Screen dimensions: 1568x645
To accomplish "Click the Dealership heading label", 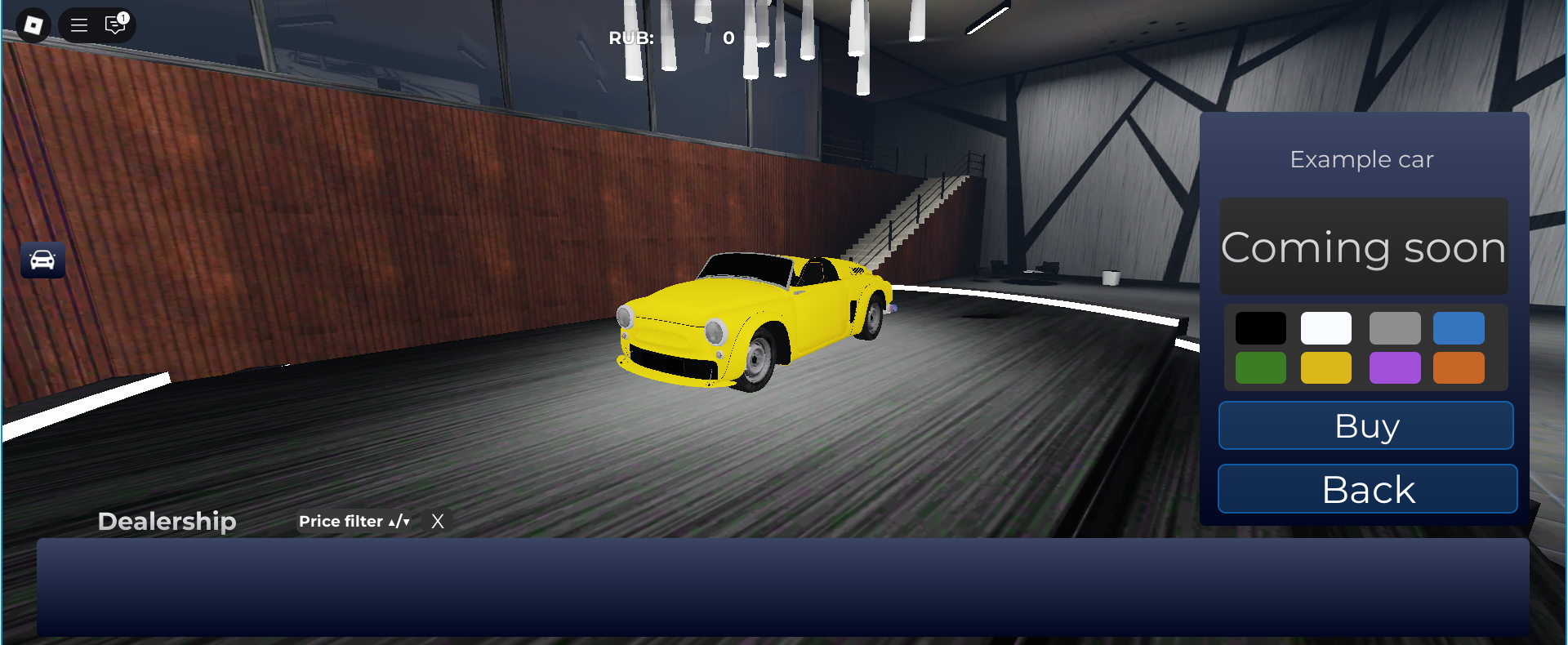I will click(x=167, y=521).
